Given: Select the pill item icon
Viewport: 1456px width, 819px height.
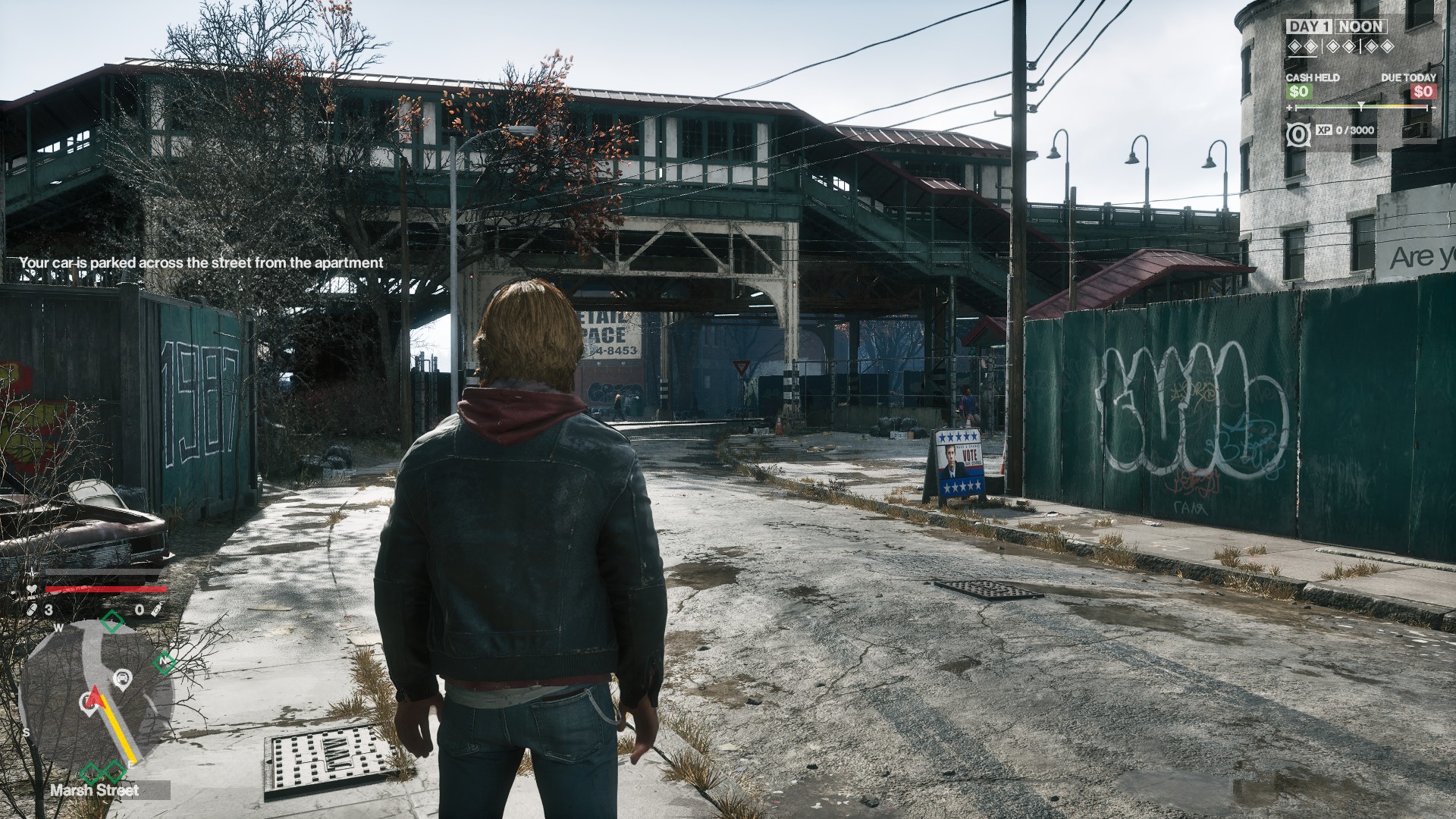Looking at the screenshot, I should [33, 609].
